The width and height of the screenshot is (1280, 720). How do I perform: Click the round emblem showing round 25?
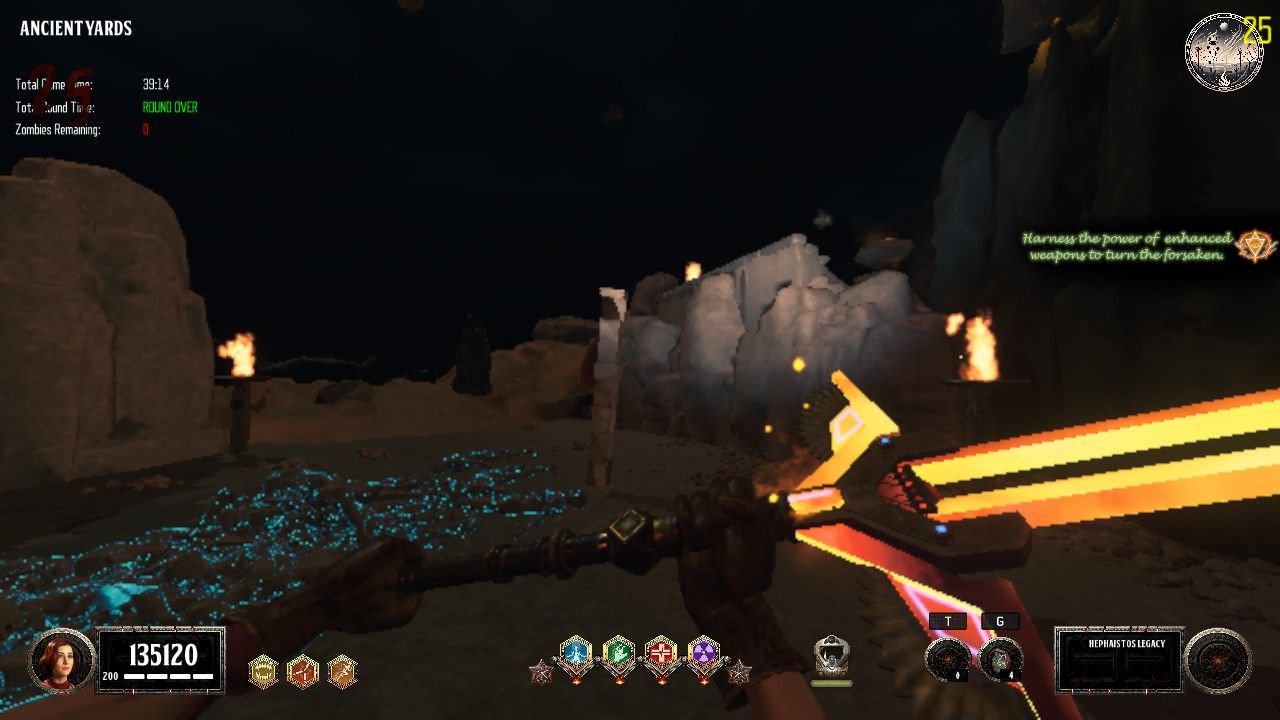(1223, 53)
